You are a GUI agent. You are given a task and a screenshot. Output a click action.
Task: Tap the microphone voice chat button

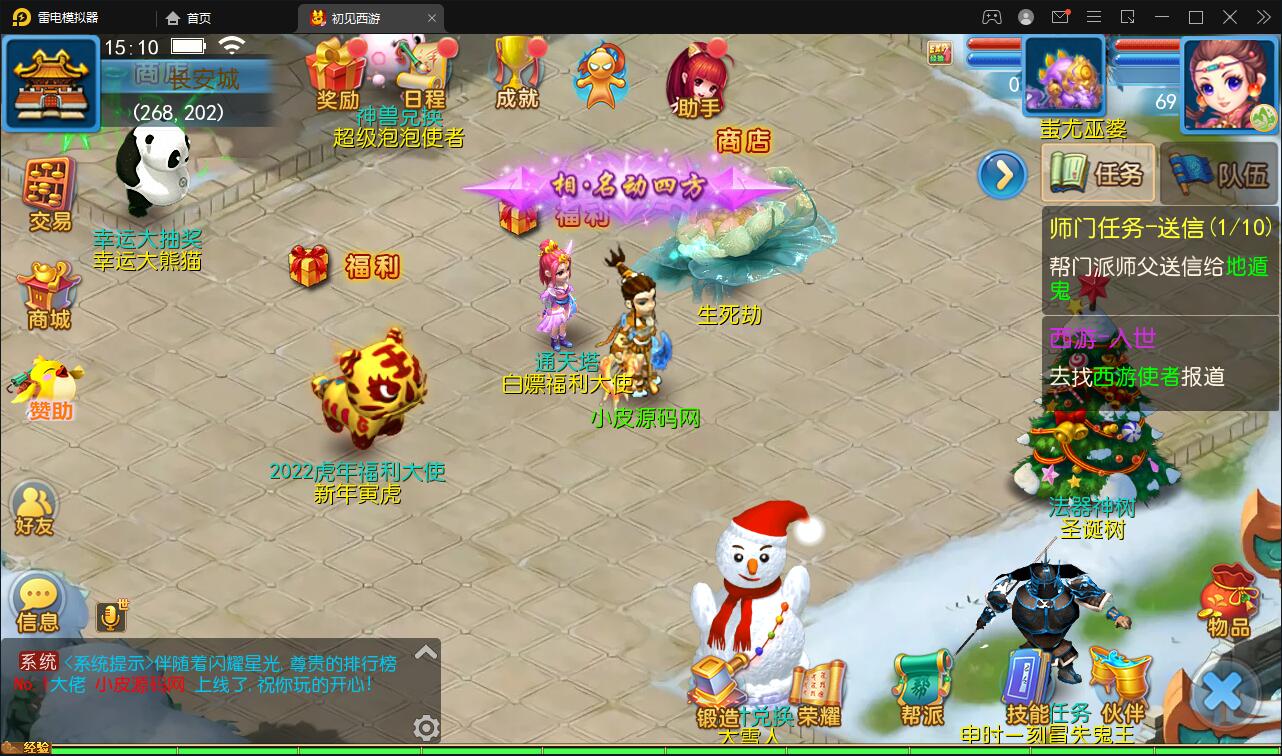[x=111, y=617]
